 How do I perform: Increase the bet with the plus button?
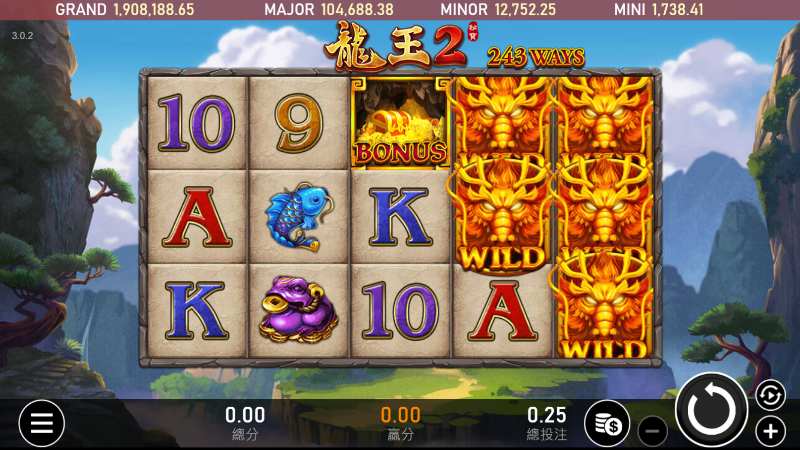(x=769, y=431)
